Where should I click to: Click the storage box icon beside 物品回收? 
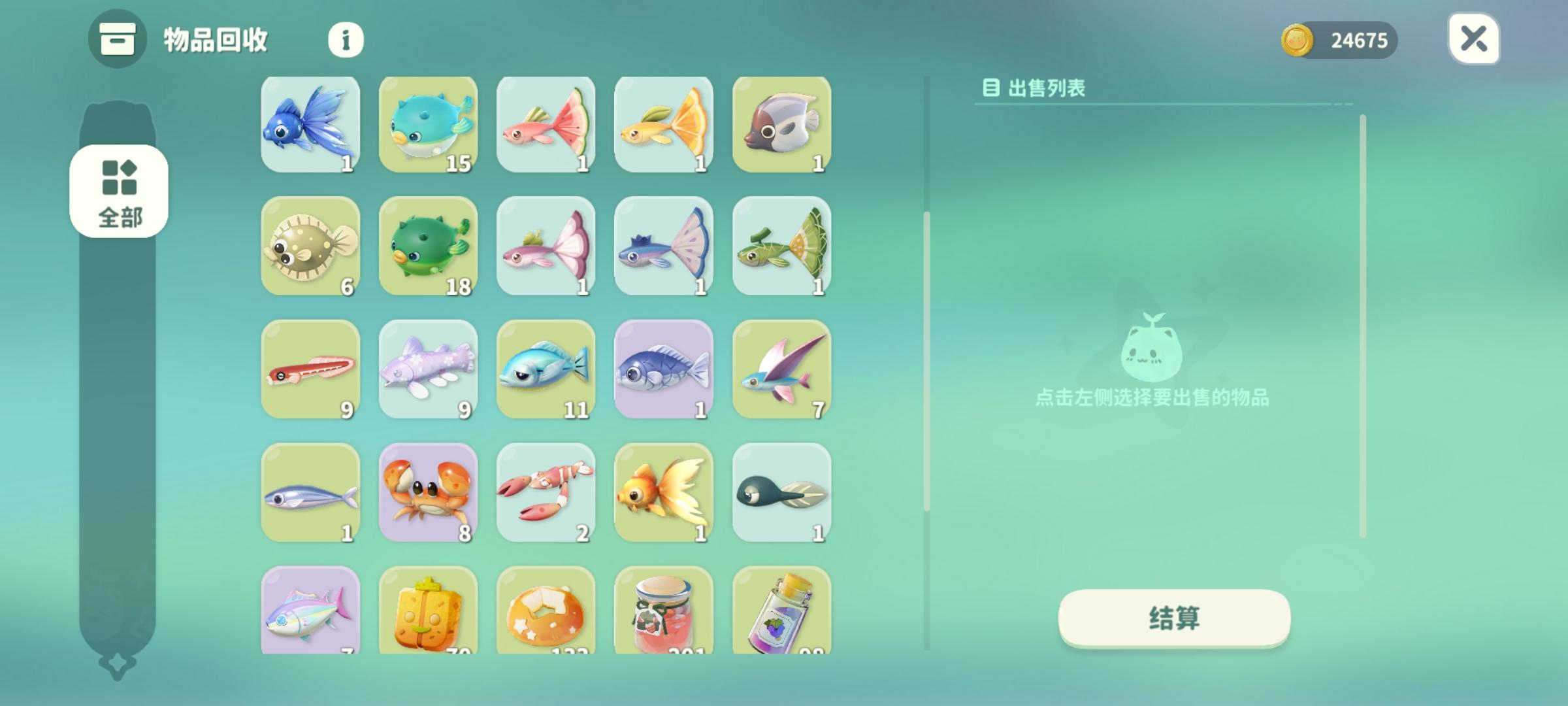pyautogui.click(x=116, y=41)
